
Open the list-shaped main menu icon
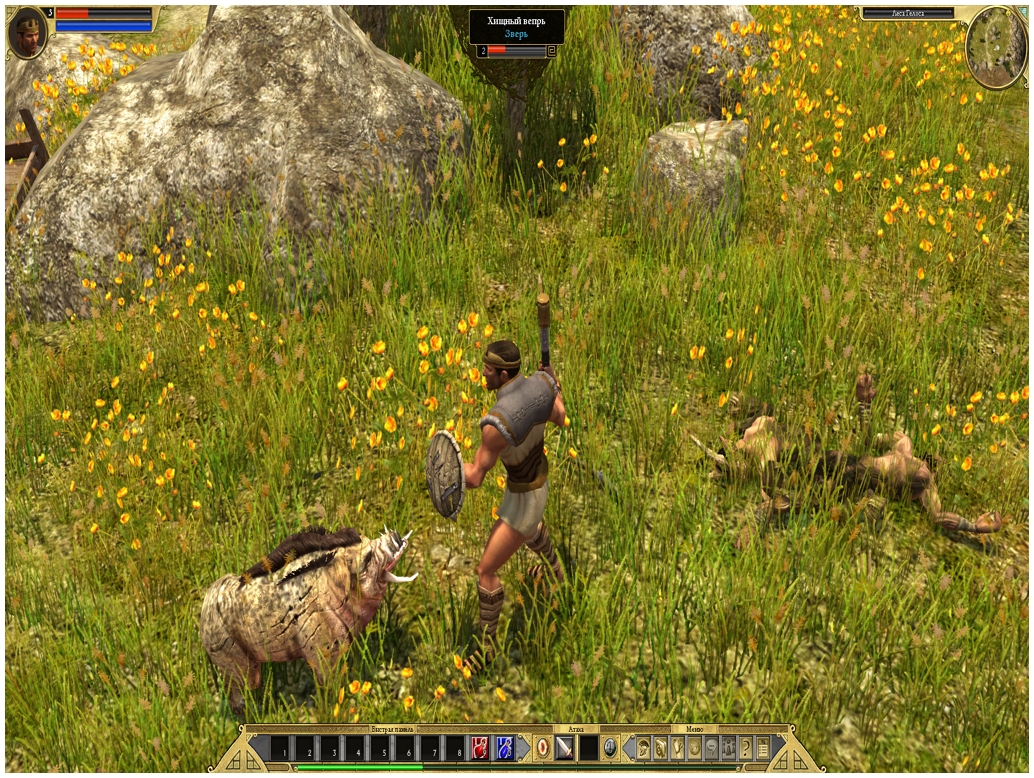(x=763, y=747)
